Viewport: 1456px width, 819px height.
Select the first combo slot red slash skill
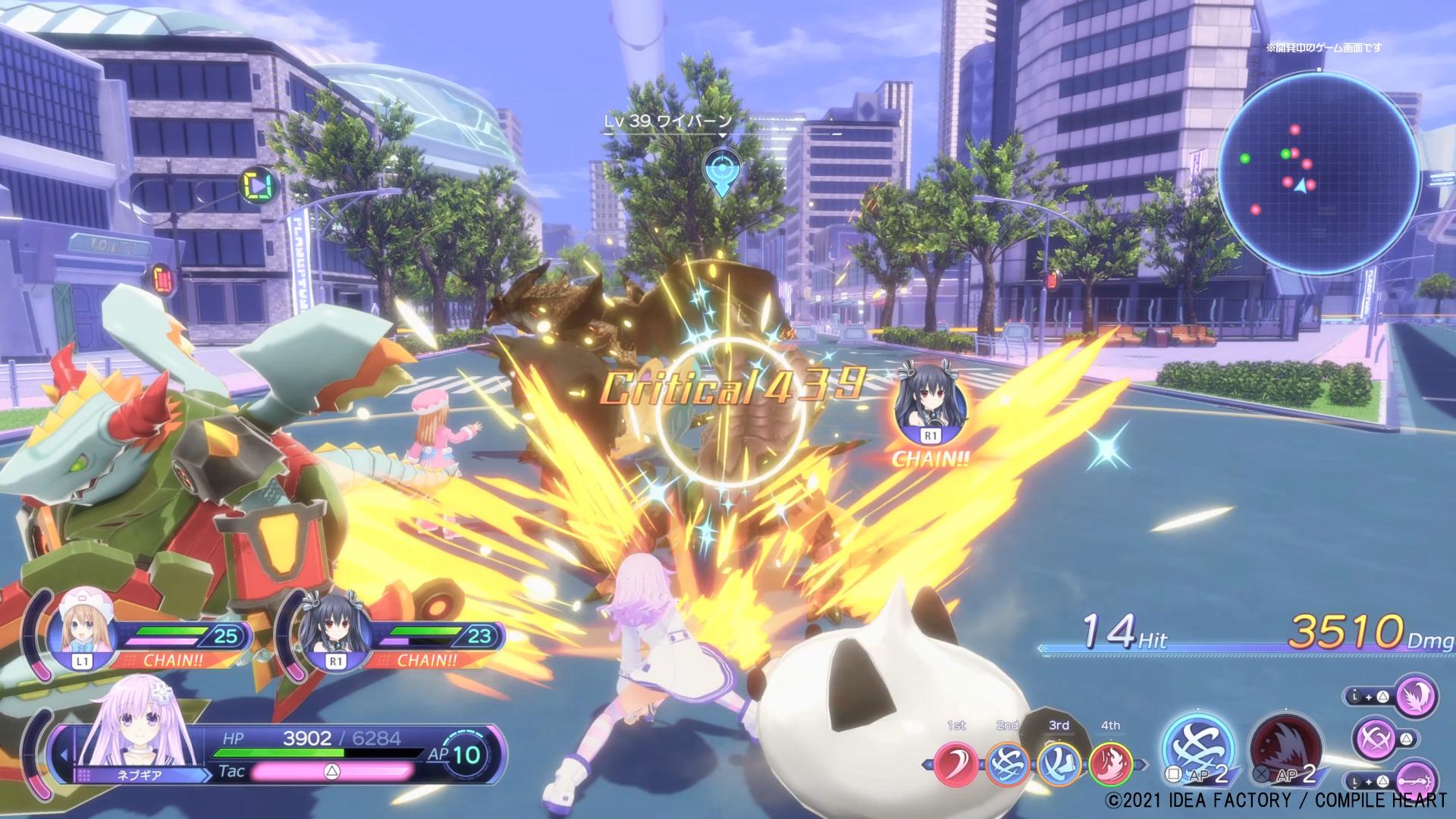955,763
